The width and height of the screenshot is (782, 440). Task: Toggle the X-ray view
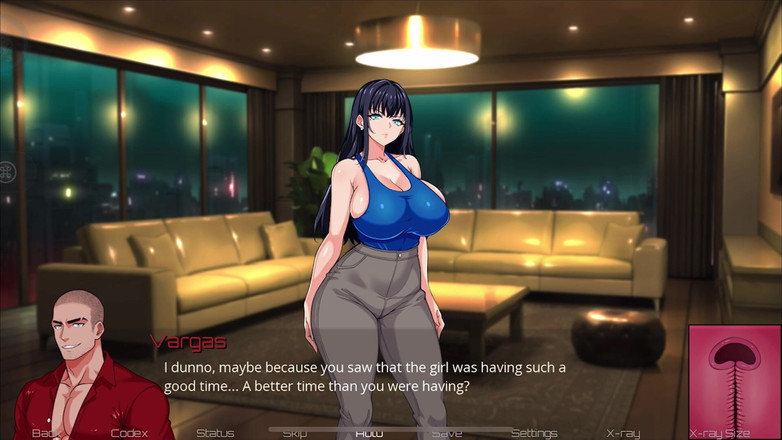[623, 433]
